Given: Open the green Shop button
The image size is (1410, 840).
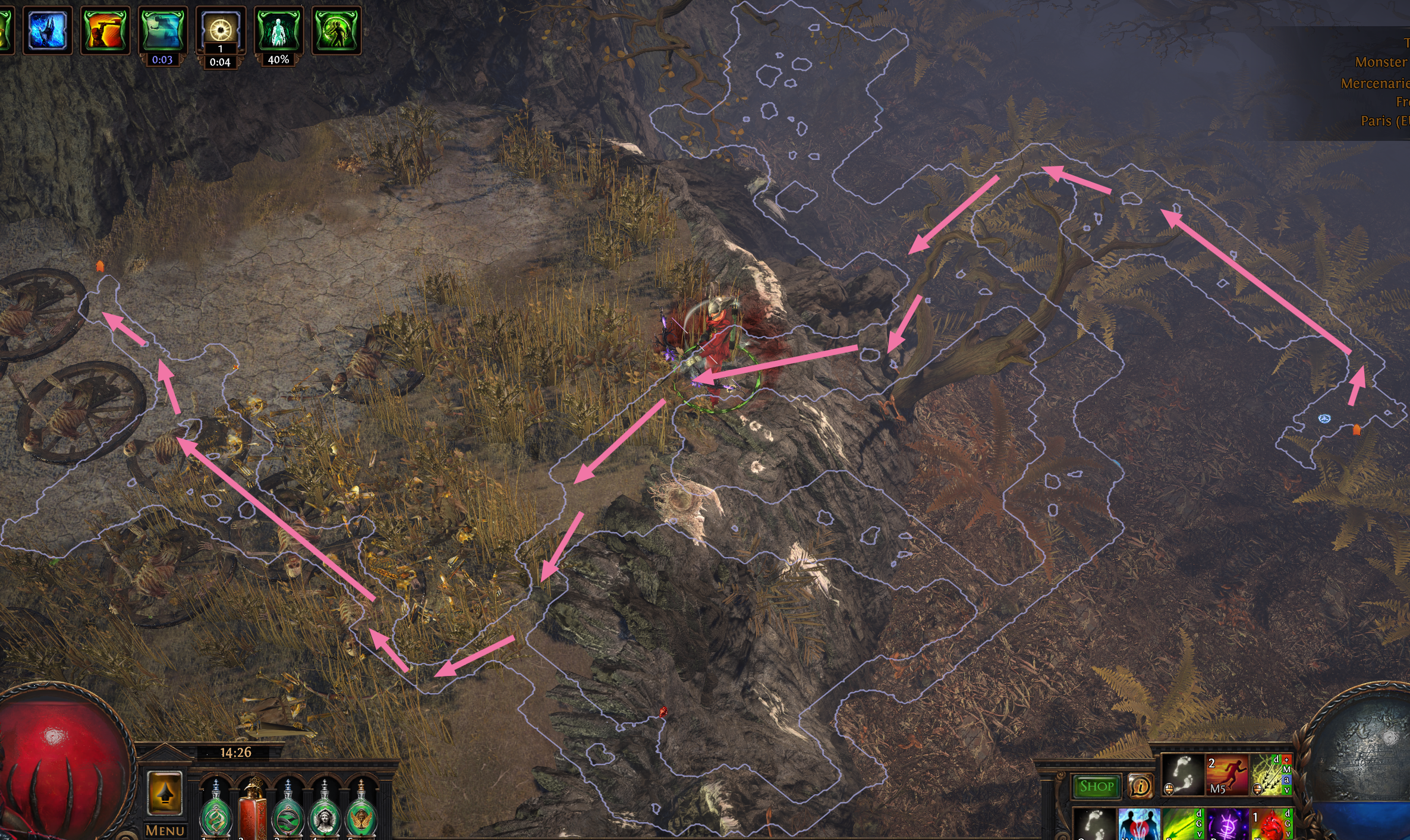Looking at the screenshot, I should tap(1096, 786).
